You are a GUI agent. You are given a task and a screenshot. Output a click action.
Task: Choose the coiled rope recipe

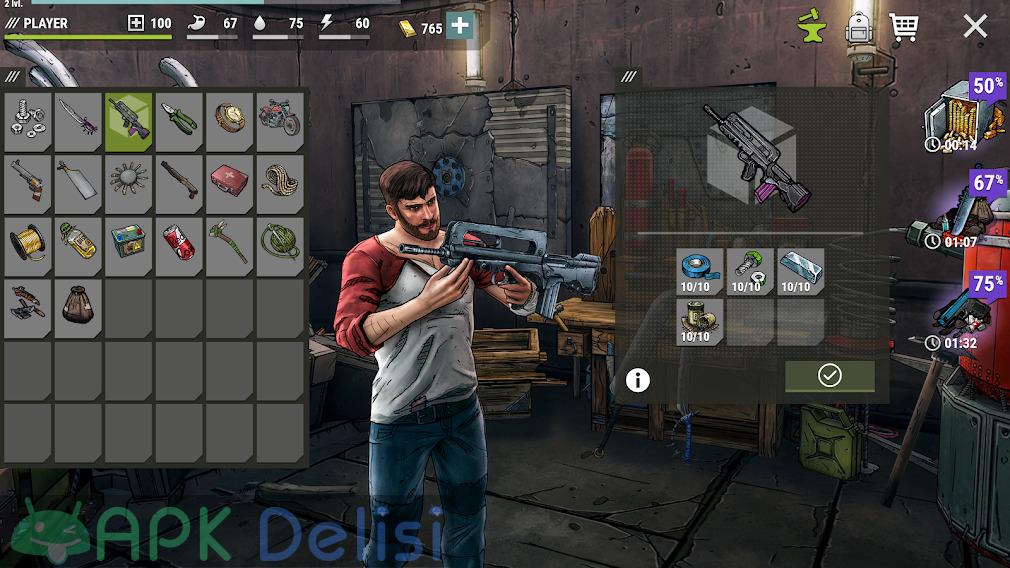(279, 182)
